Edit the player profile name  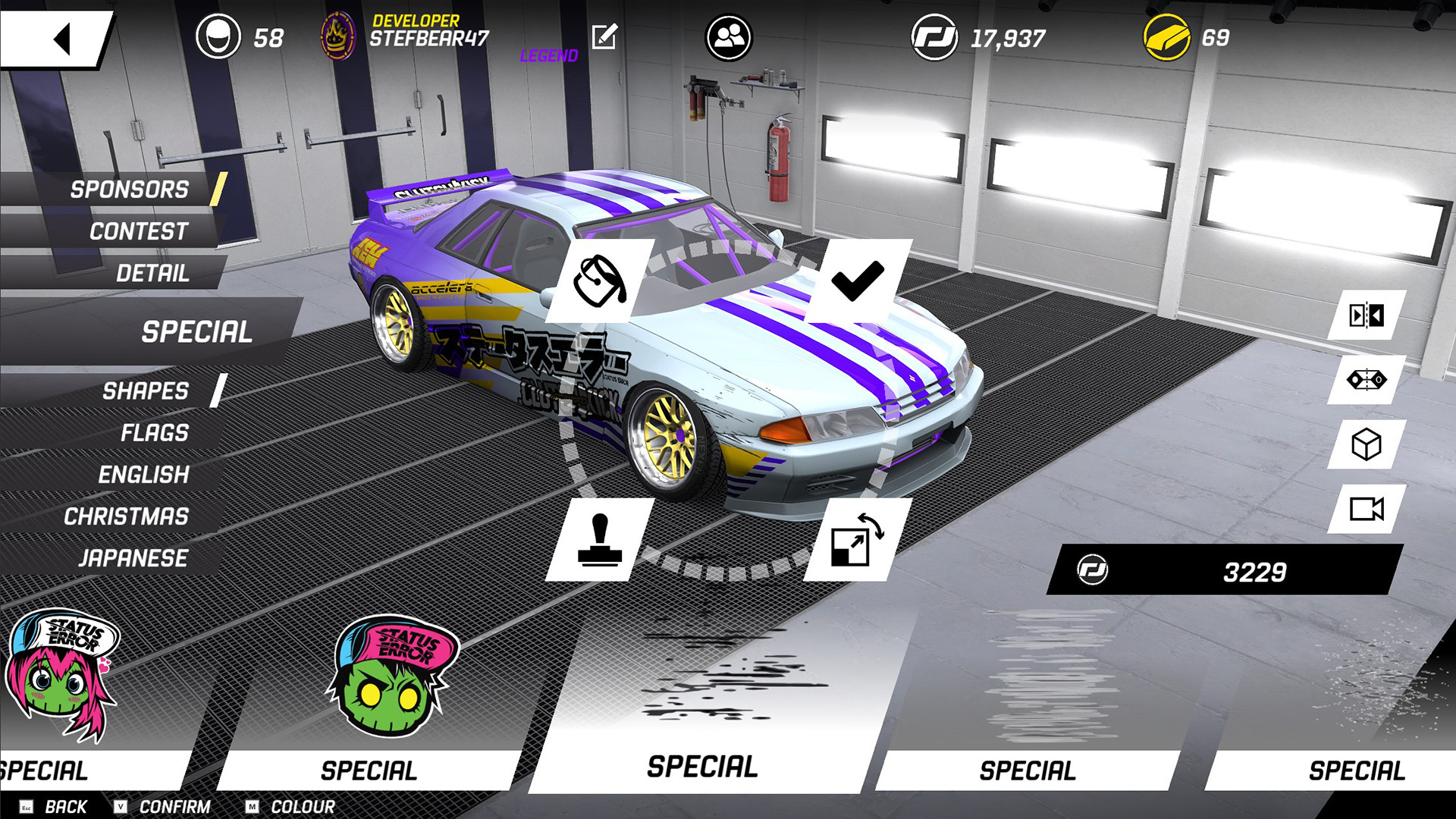pyautogui.click(x=604, y=36)
